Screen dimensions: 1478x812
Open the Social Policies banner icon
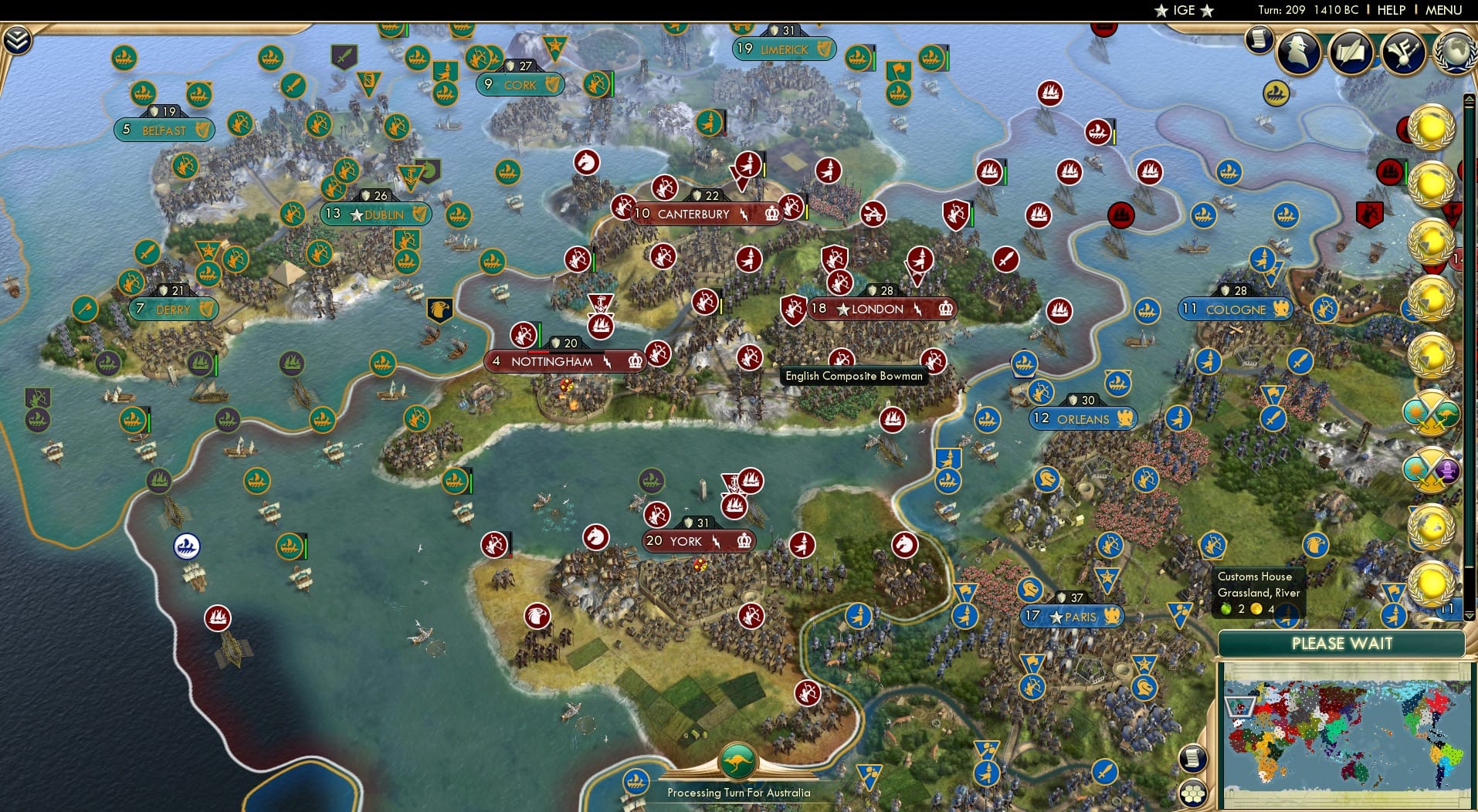(x=1402, y=52)
